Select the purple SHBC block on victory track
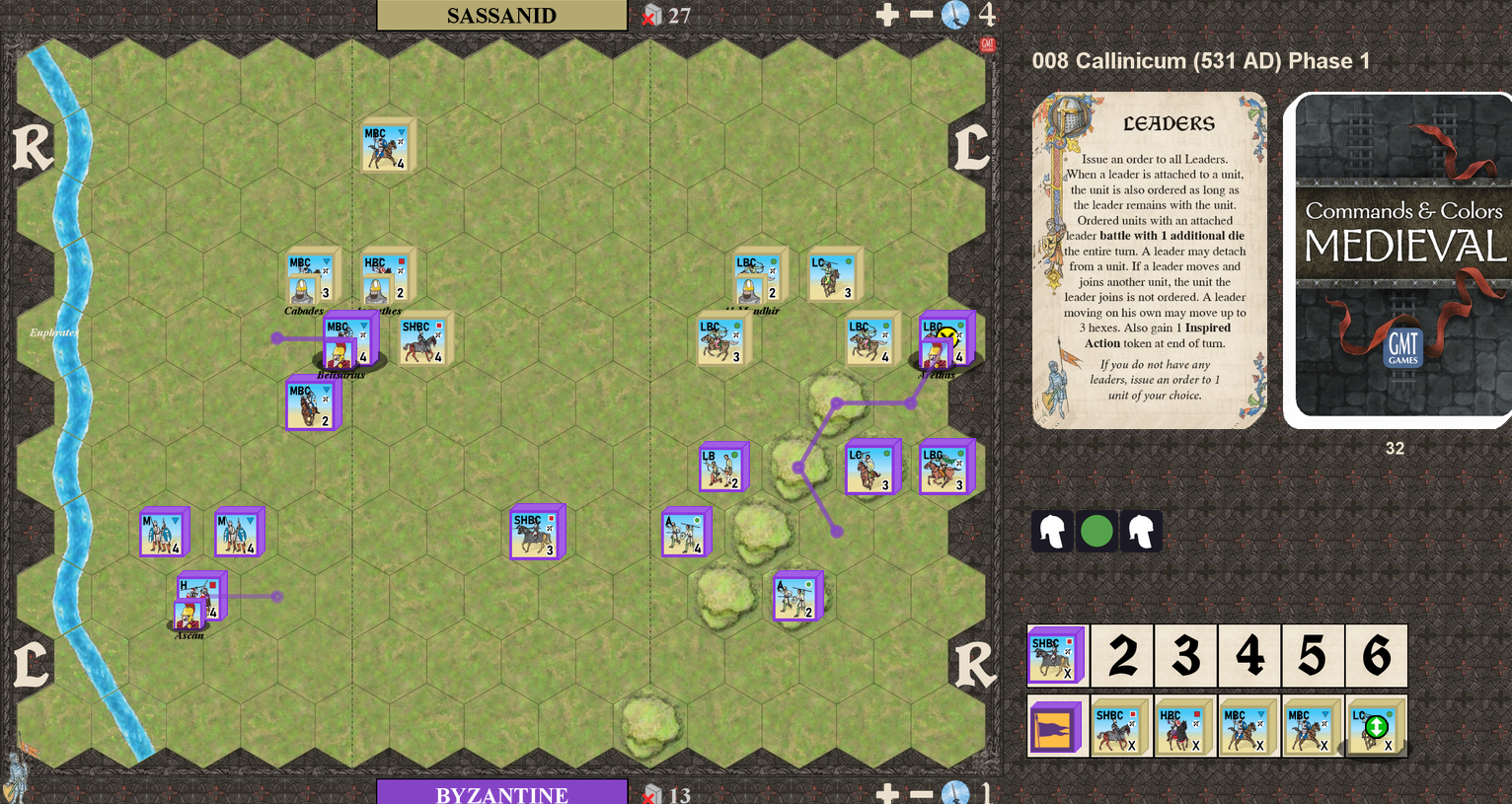This screenshot has height=804, width=1512. click(x=1056, y=655)
